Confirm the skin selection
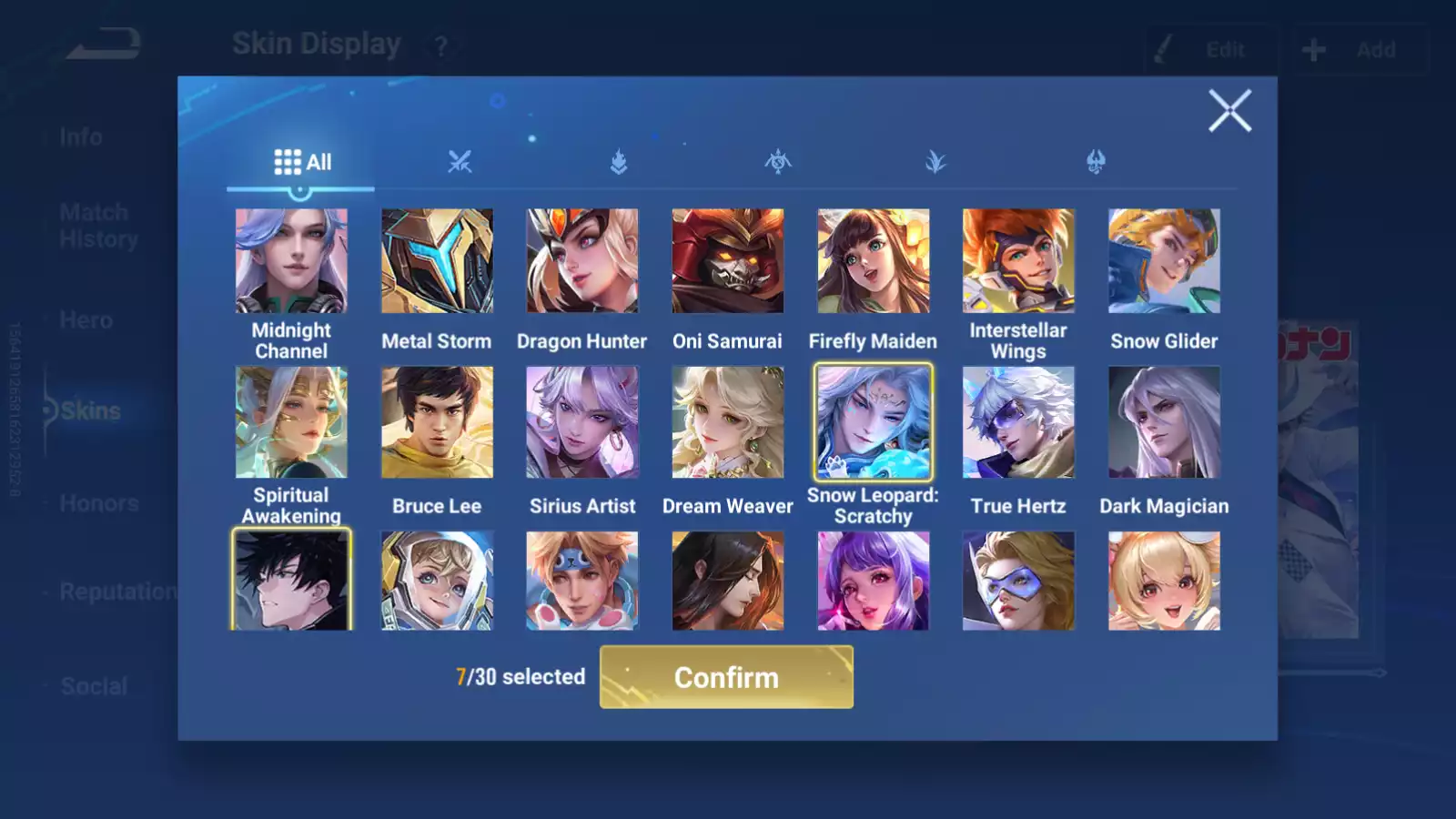1456x819 pixels. click(x=726, y=677)
